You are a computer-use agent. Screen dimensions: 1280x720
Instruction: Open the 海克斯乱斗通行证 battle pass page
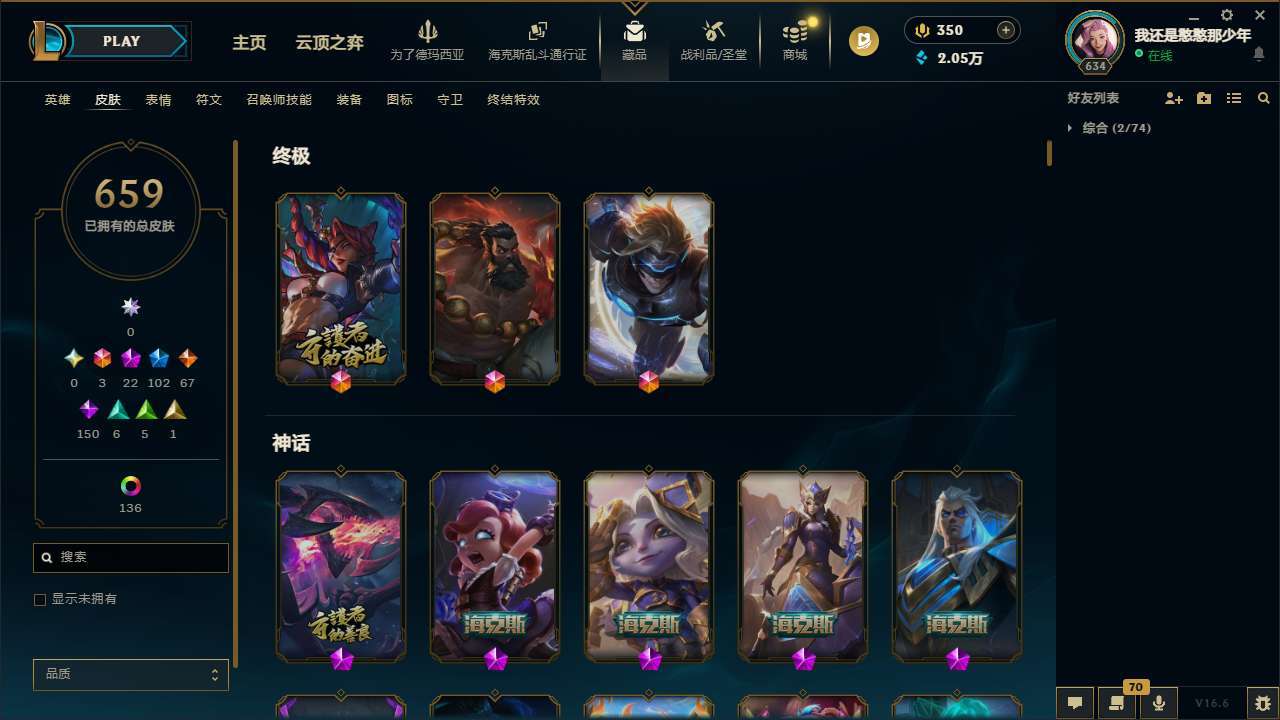[537, 42]
